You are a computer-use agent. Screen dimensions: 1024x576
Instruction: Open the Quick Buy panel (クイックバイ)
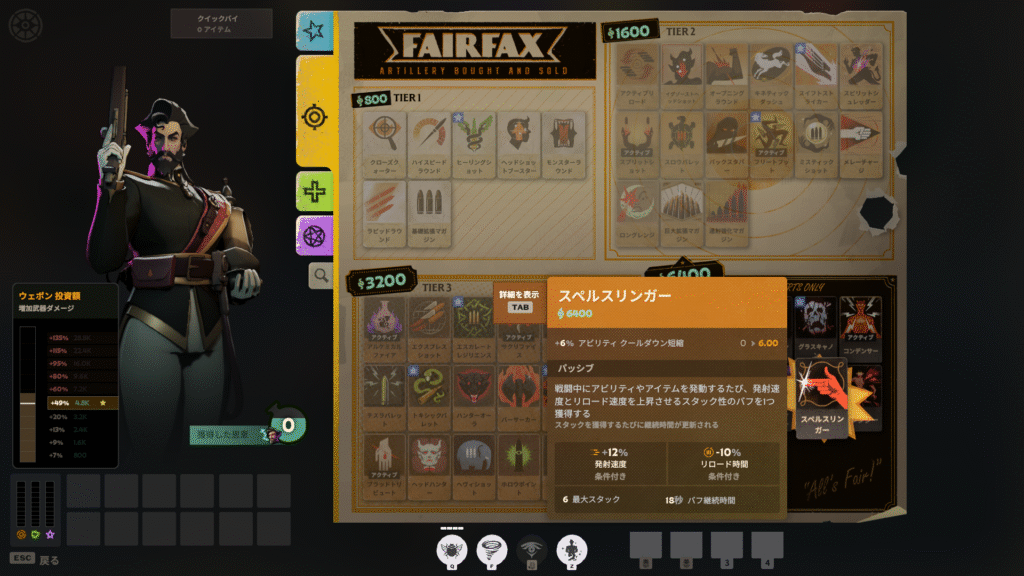[x=221, y=23]
